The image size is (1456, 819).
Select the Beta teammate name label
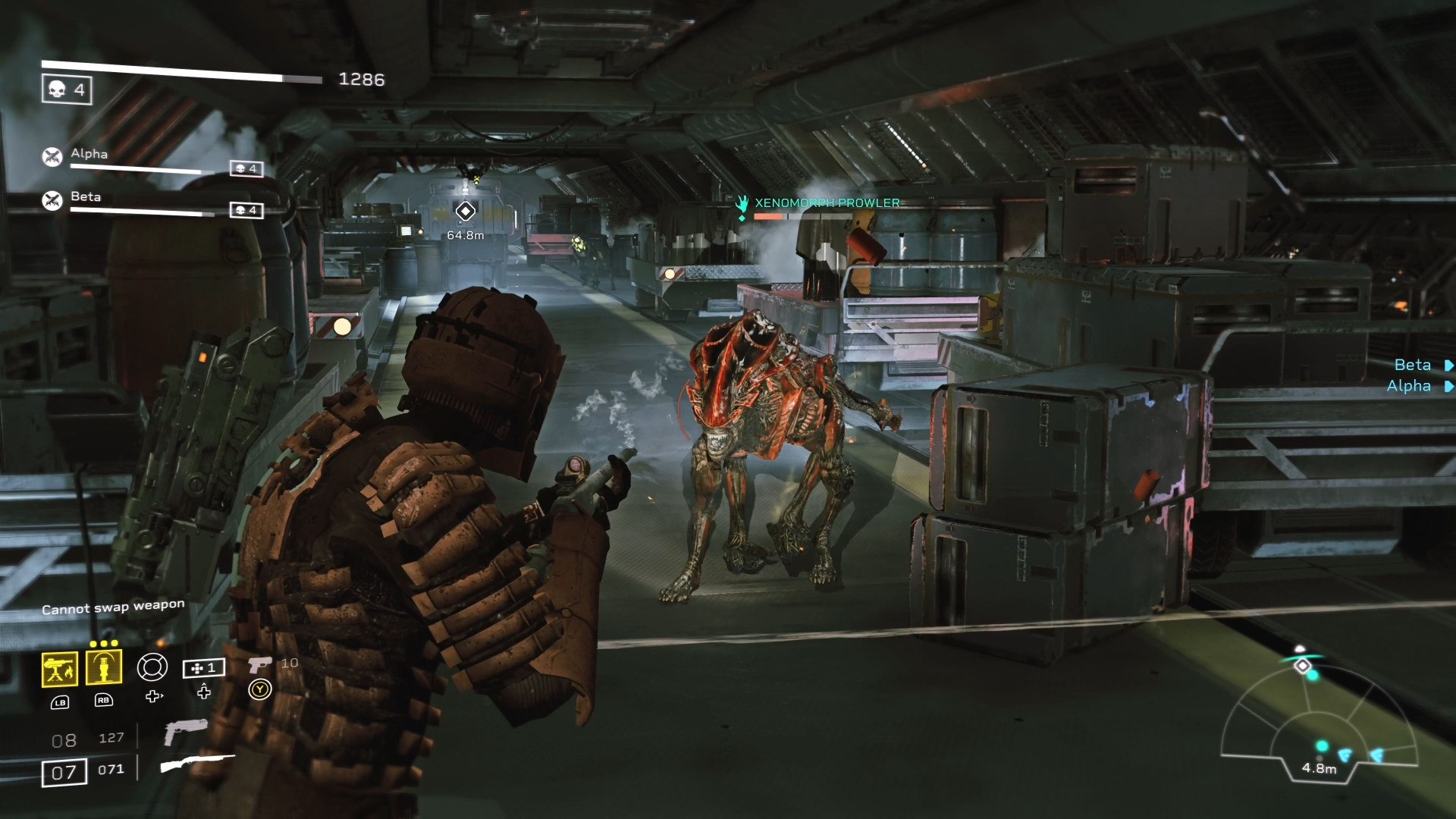point(85,197)
